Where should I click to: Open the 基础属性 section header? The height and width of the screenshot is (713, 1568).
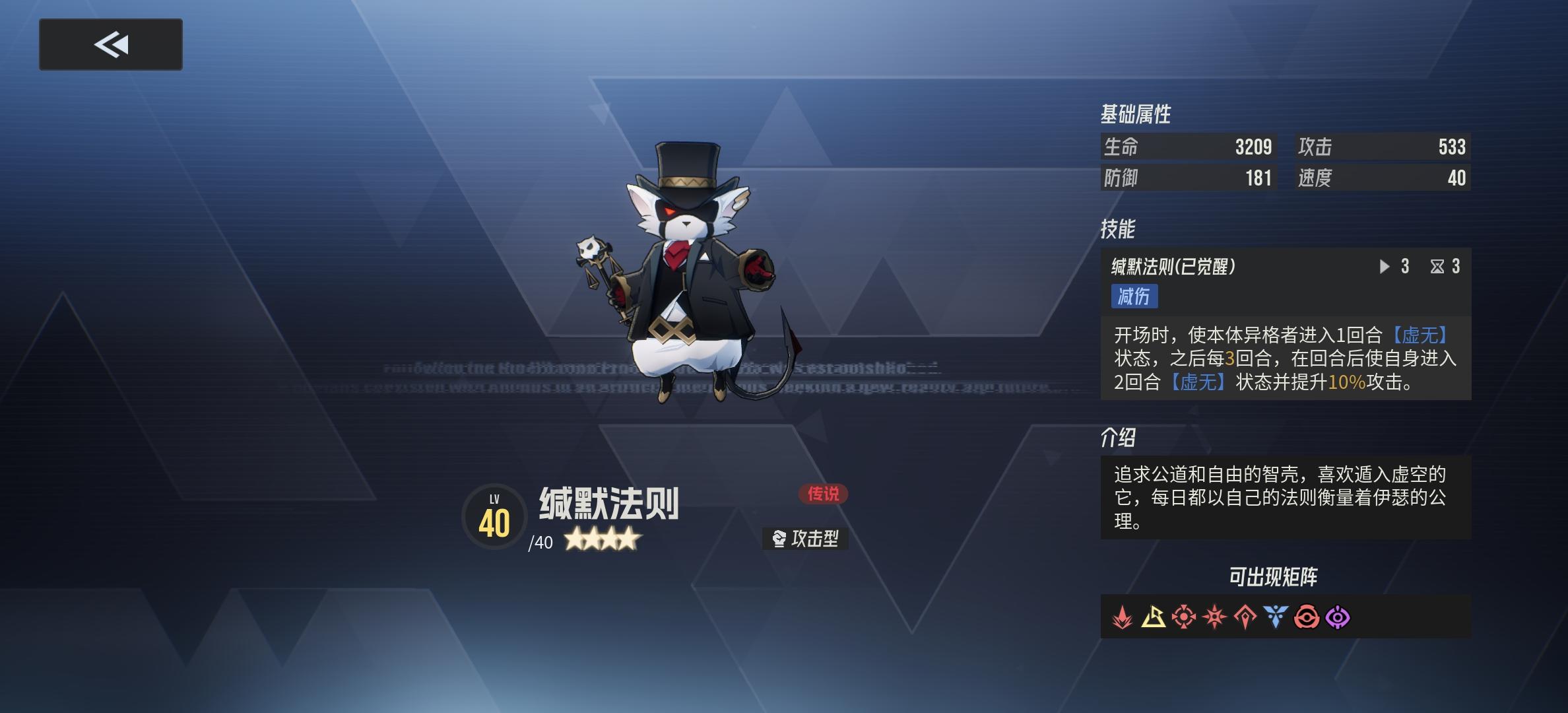point(1136,114)
